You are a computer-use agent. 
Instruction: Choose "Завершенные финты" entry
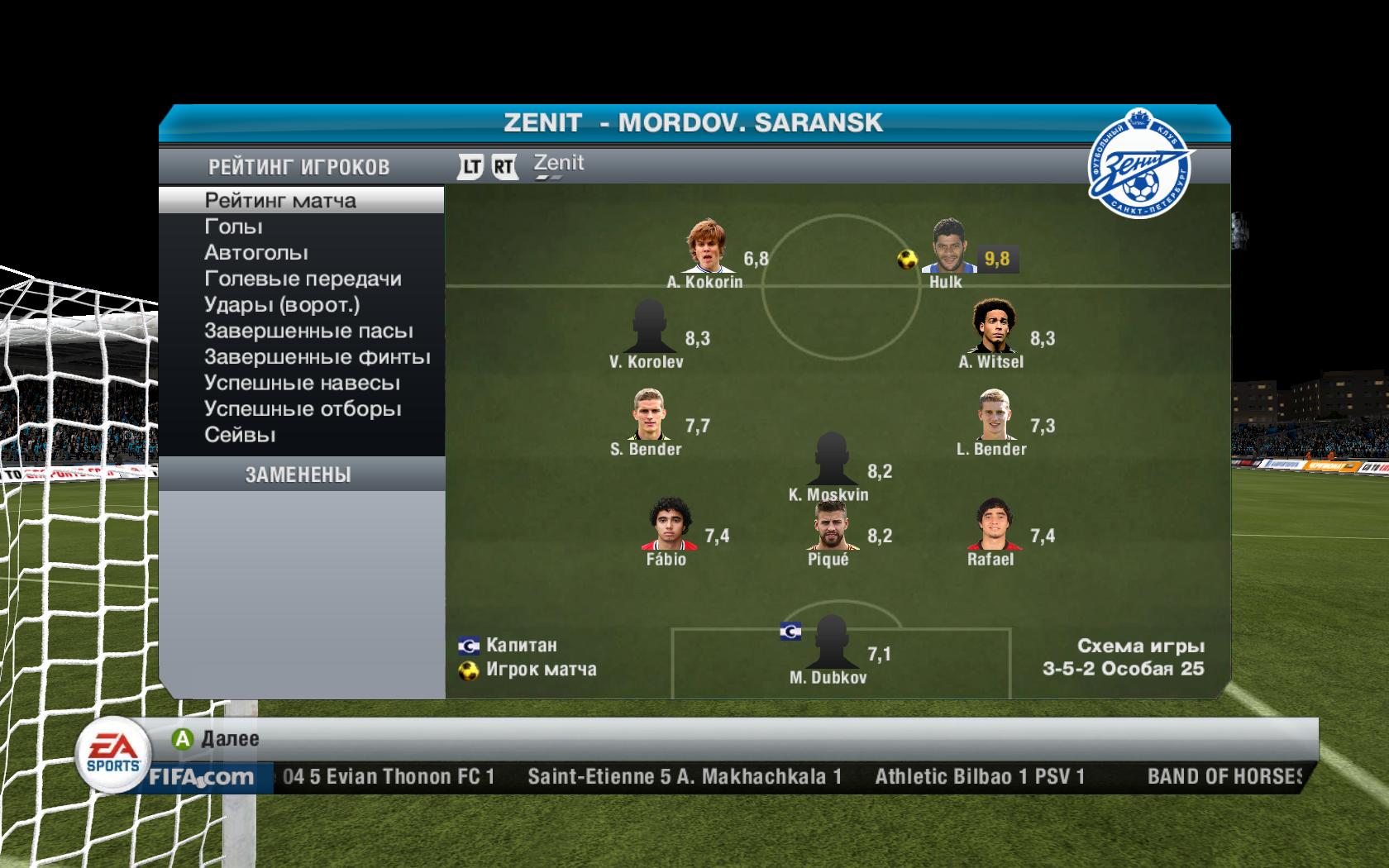(x=317, y=357)
